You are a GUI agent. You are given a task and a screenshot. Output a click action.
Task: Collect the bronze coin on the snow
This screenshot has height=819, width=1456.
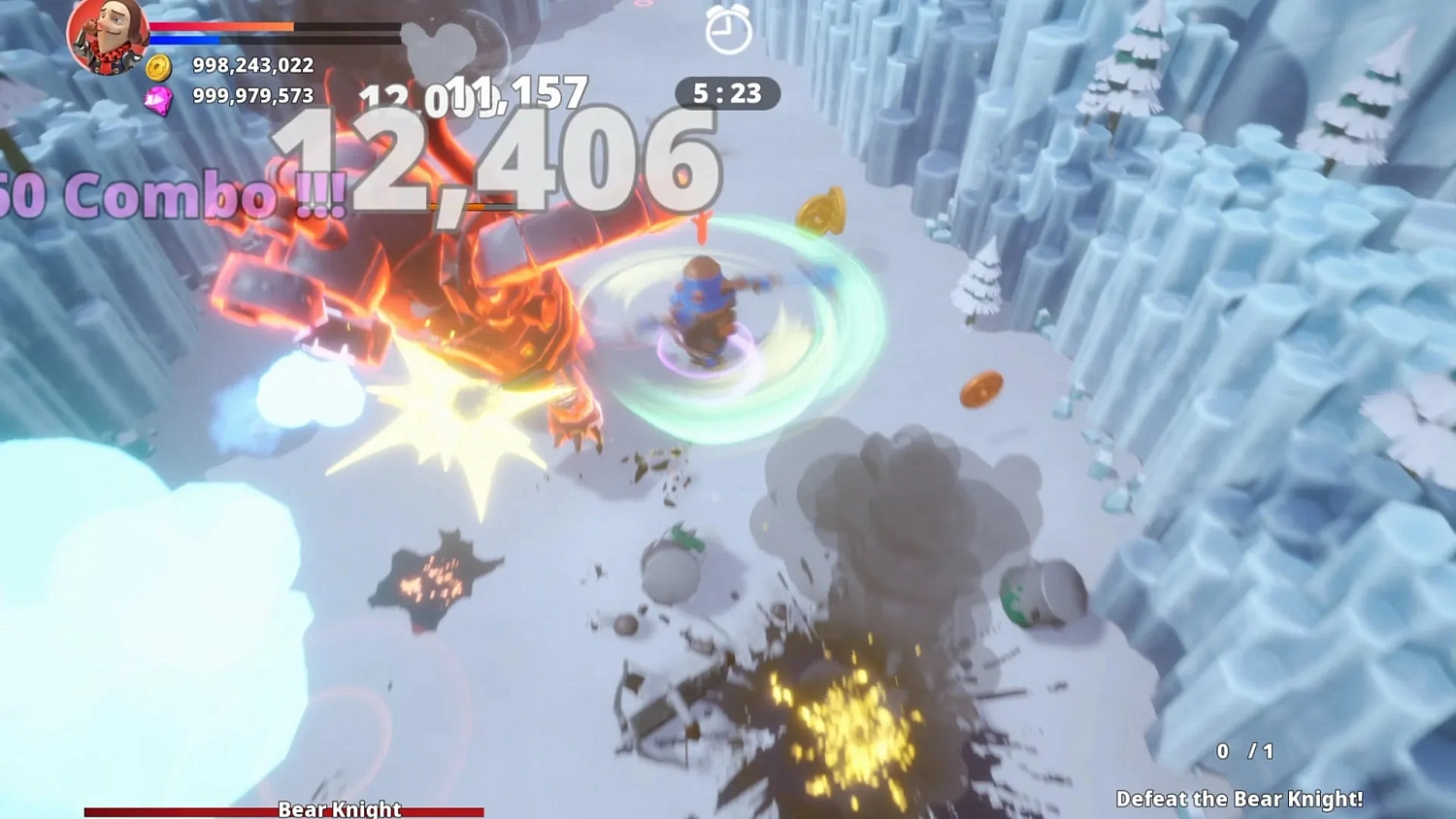(983, 389)
